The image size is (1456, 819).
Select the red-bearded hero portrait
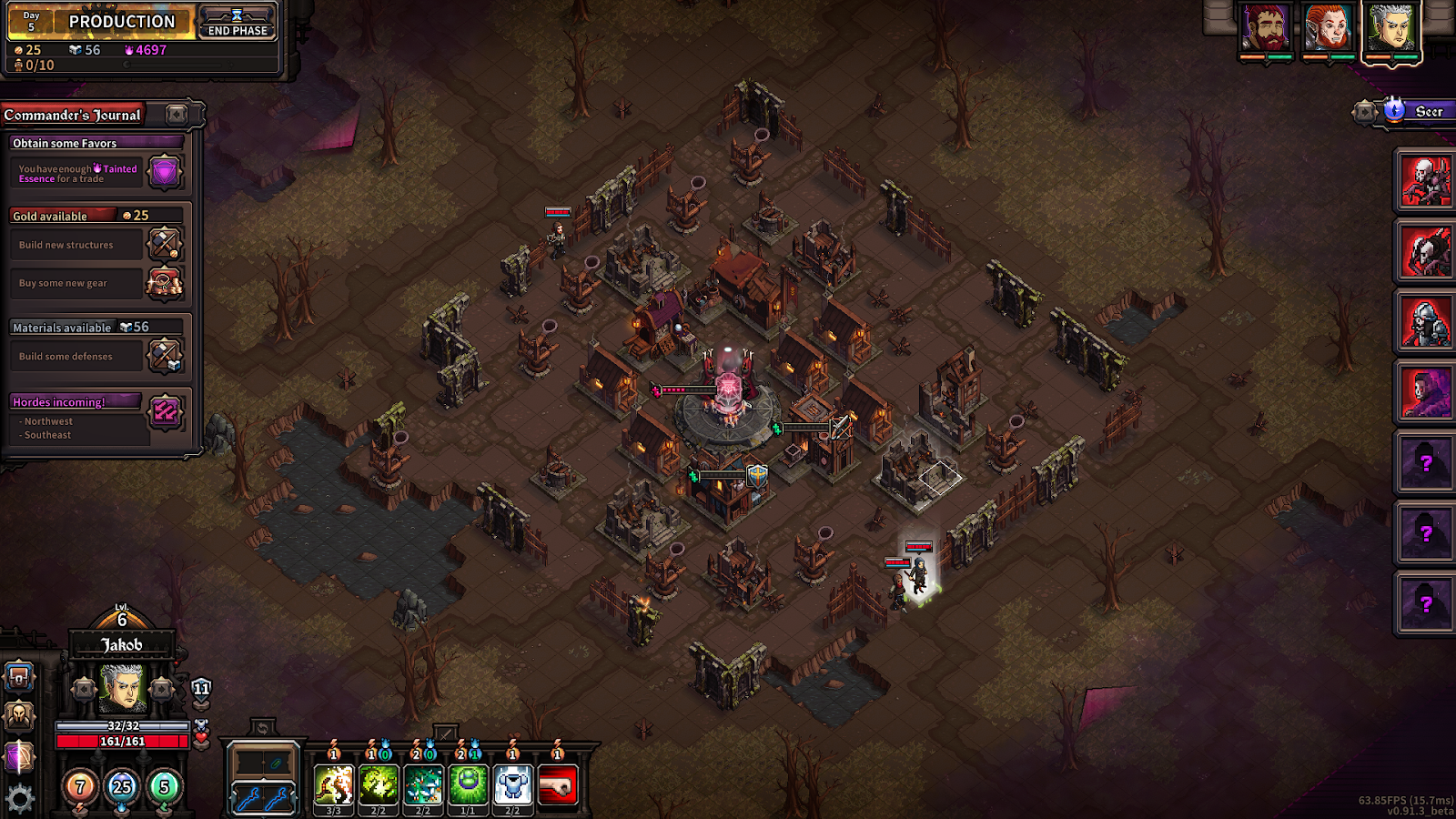pyautogui.click(x=1266, y=28)
